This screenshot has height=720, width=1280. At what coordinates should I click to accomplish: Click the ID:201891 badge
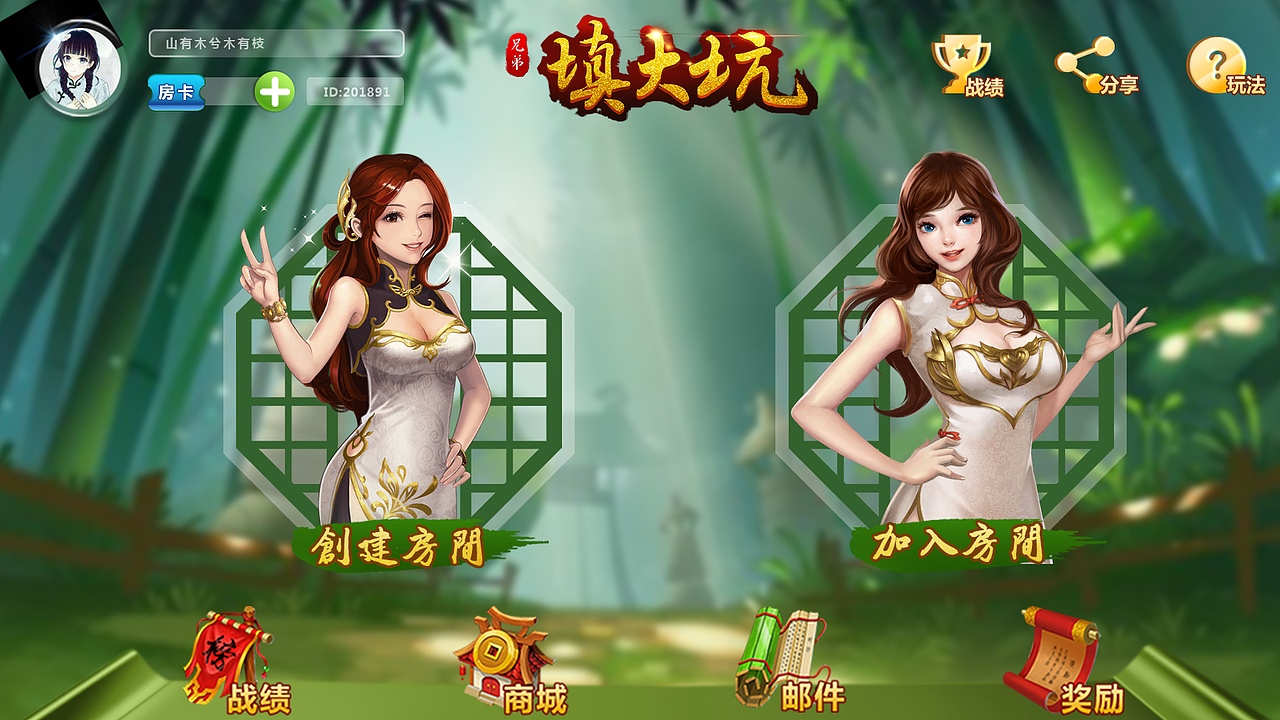point(356,91)
